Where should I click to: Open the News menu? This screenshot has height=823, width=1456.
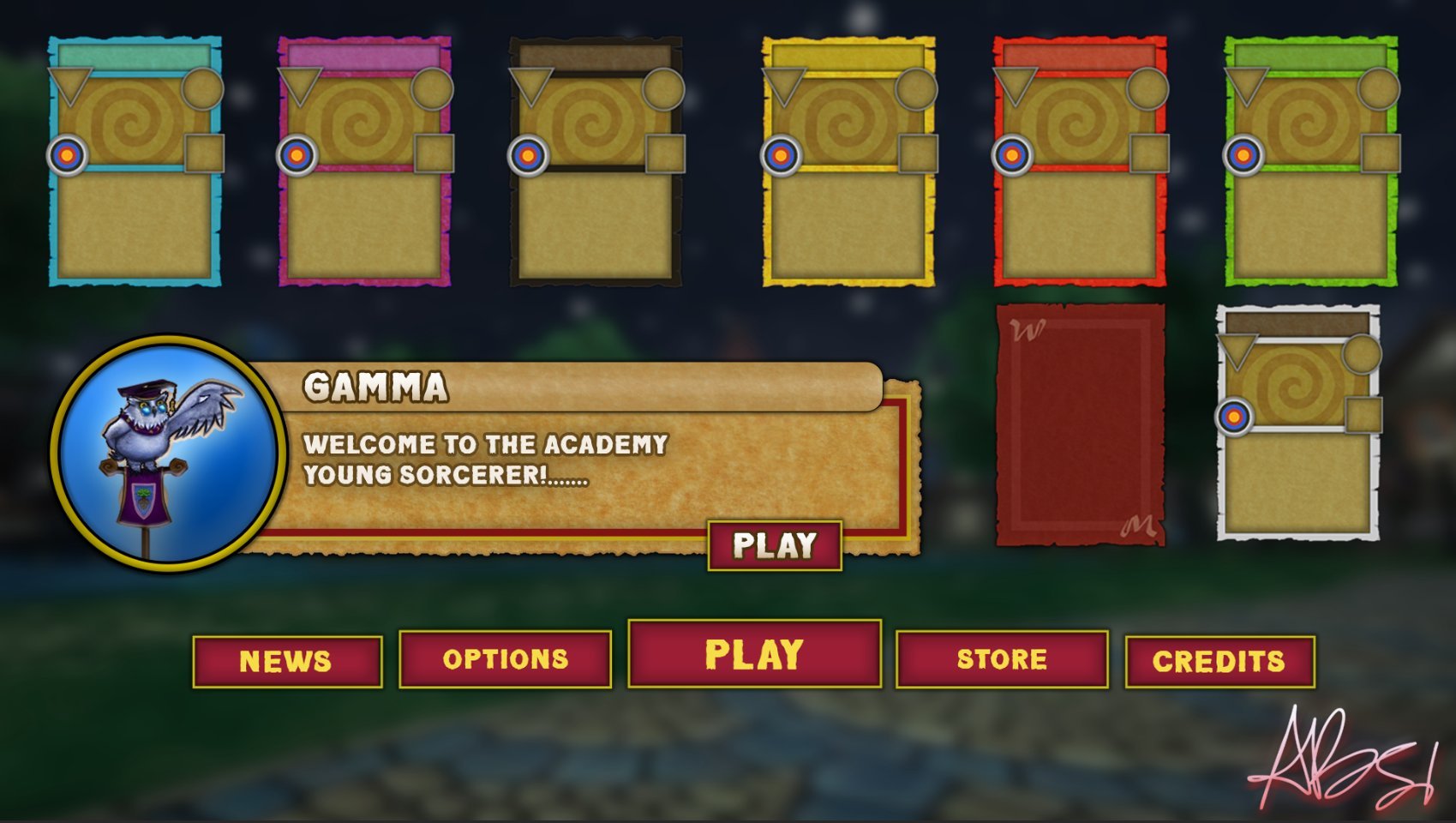pos(287,661)
